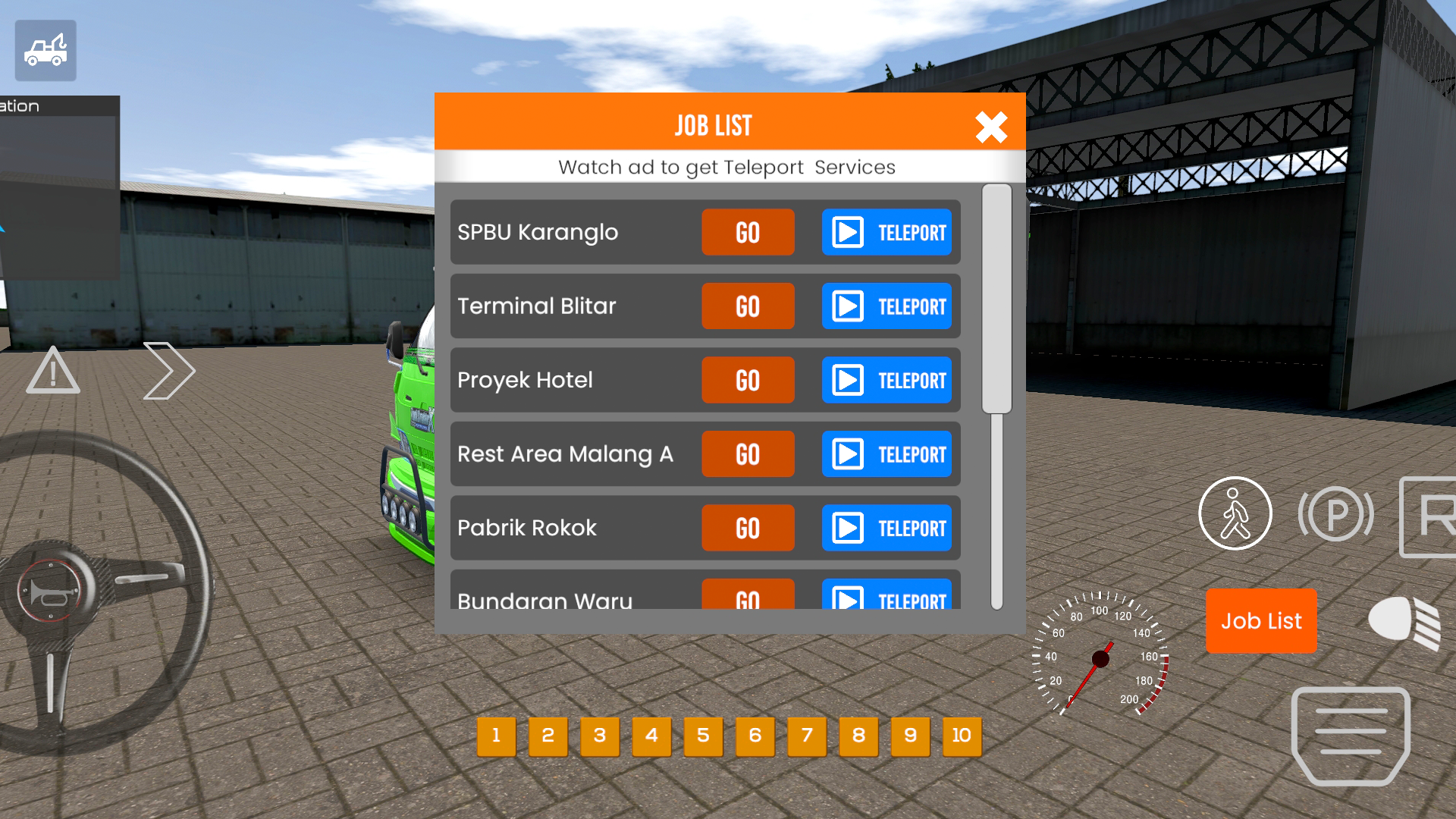Screen dimensions: 1456x819
Task: Select the tow truck recovery icon
Action: pyautogui.click(x=45, y=50)
